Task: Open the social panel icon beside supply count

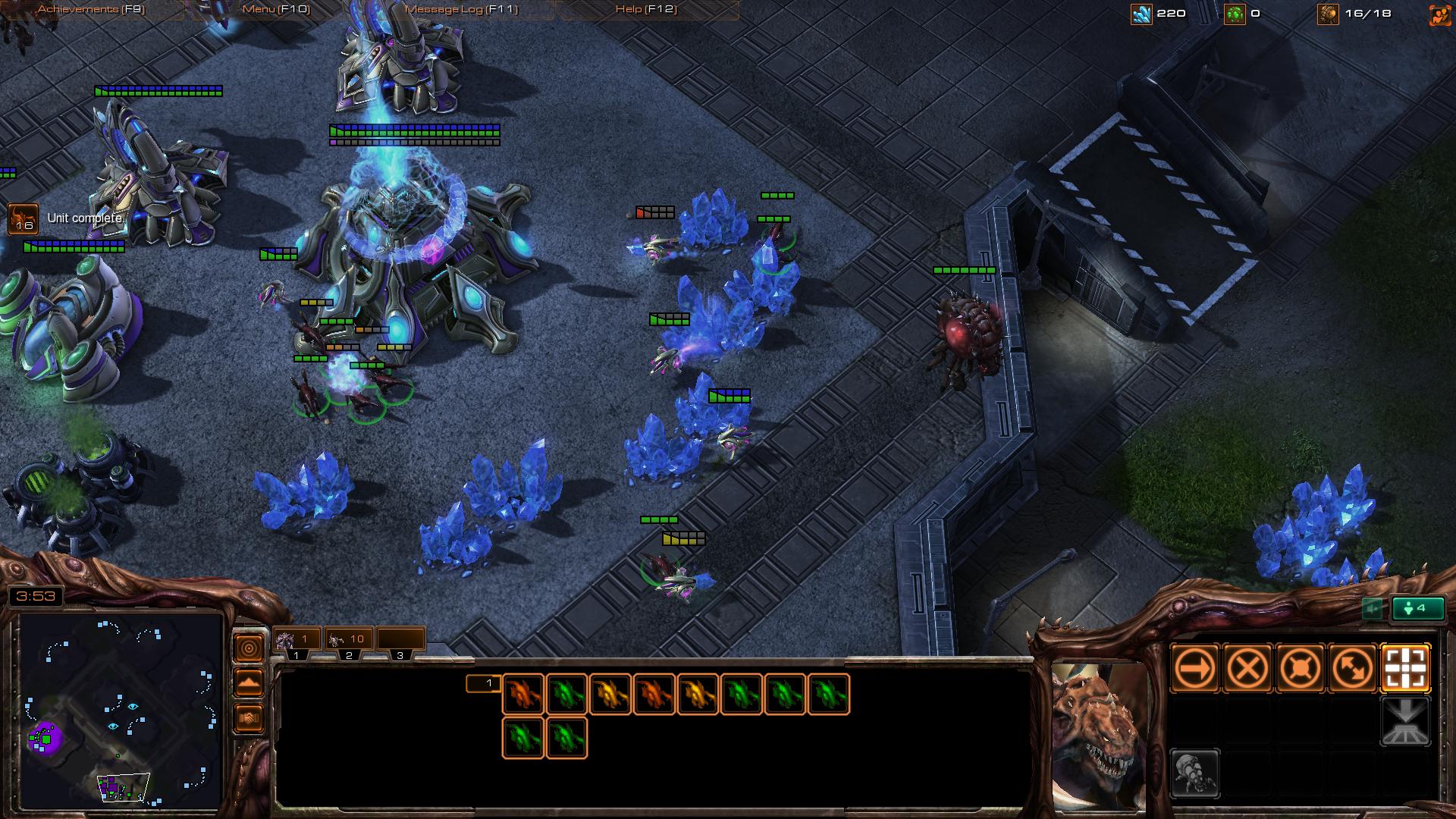Action: [x=1439, y=14]
